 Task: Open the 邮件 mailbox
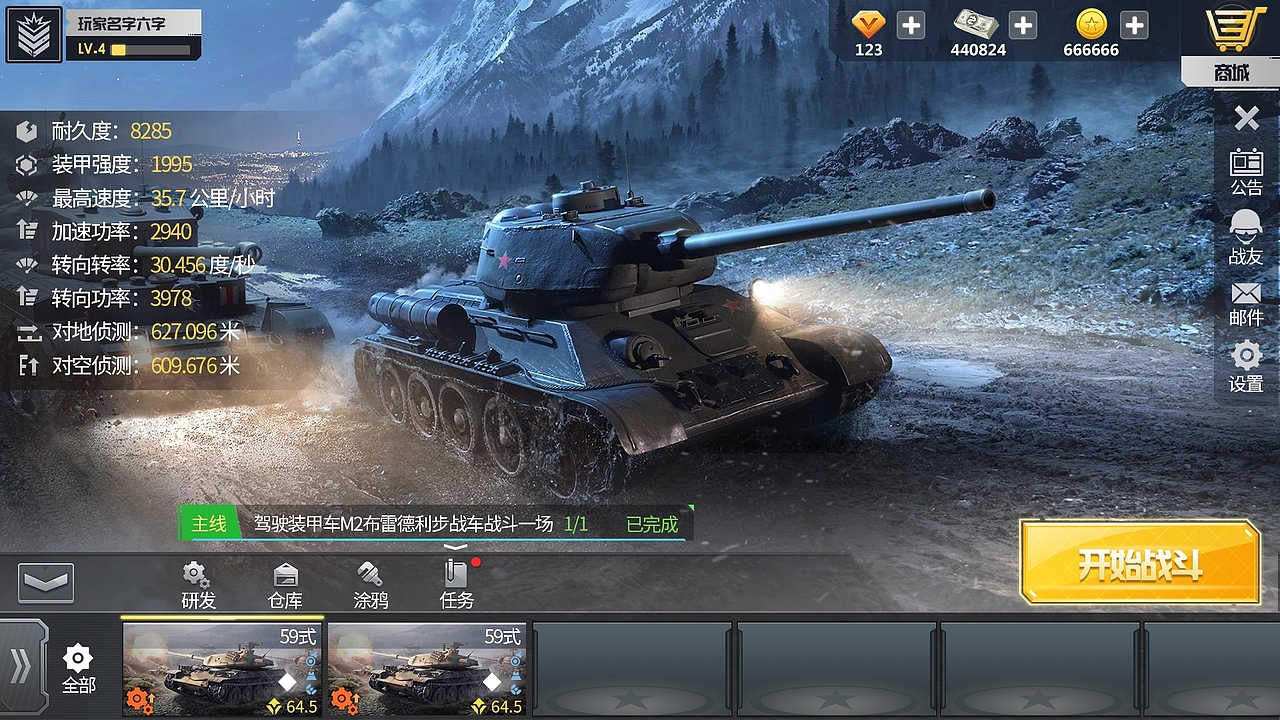point(1246,304)
